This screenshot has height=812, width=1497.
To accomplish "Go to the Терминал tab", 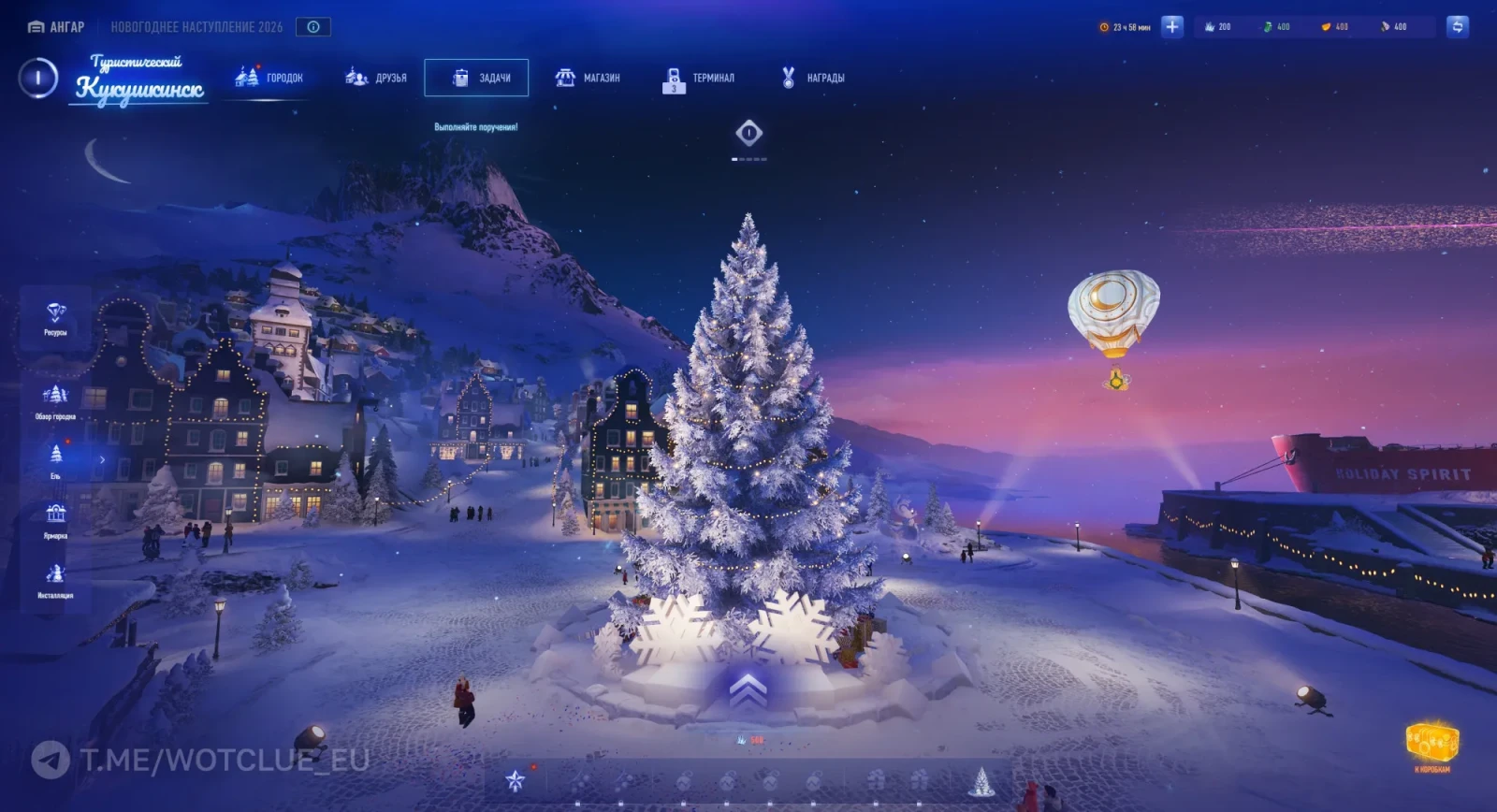I will point(699,79).
